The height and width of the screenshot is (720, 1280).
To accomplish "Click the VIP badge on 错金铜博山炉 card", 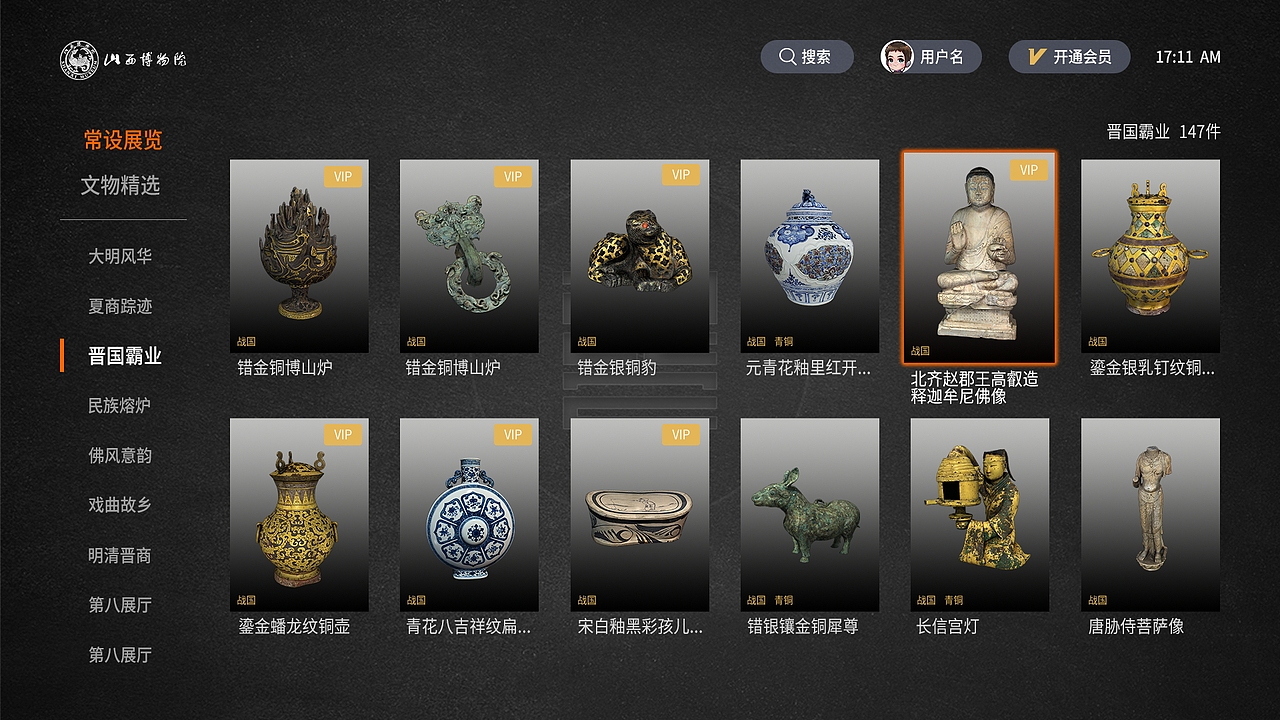I will tap(343, 175).
